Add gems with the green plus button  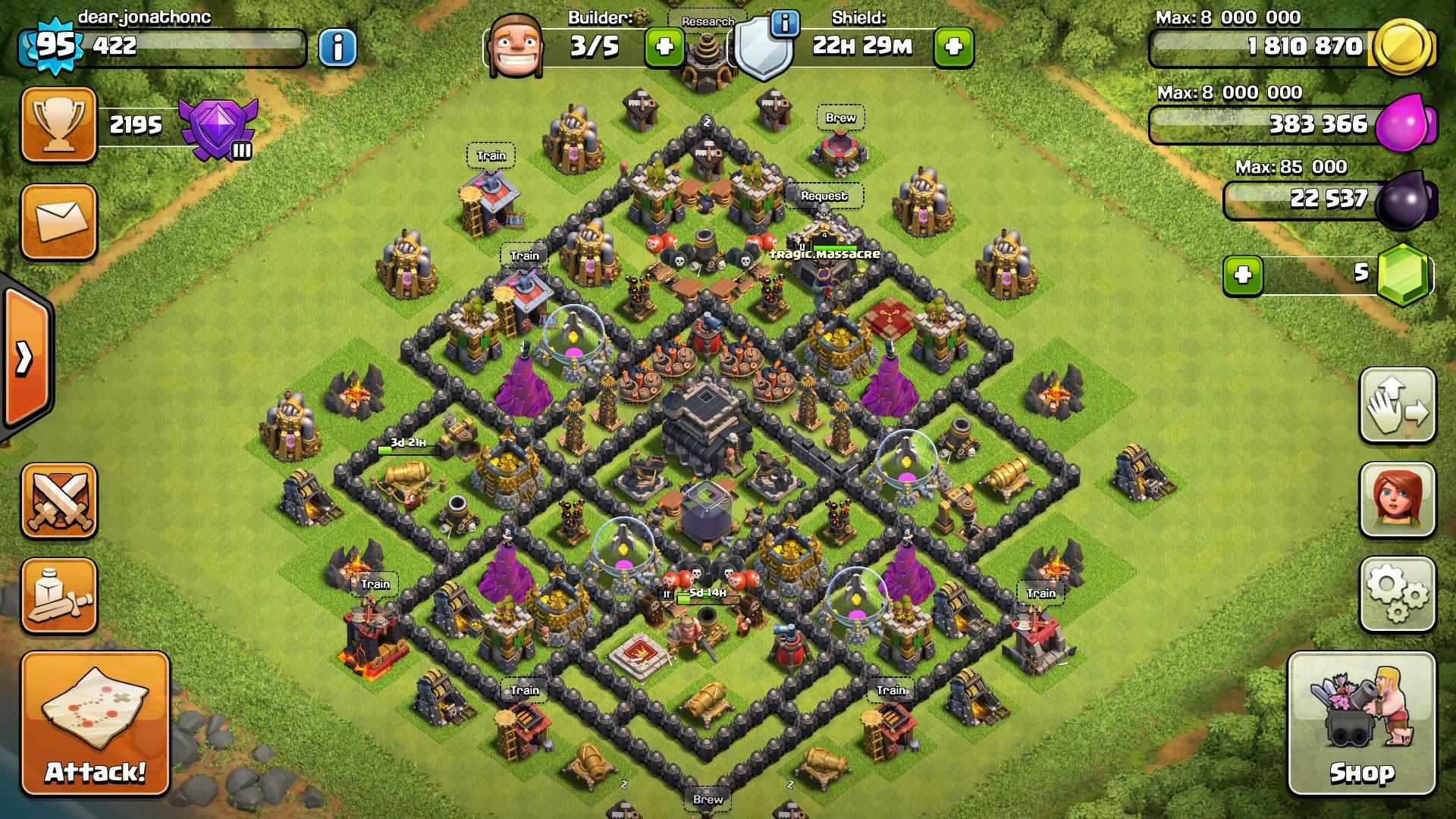1243,274
